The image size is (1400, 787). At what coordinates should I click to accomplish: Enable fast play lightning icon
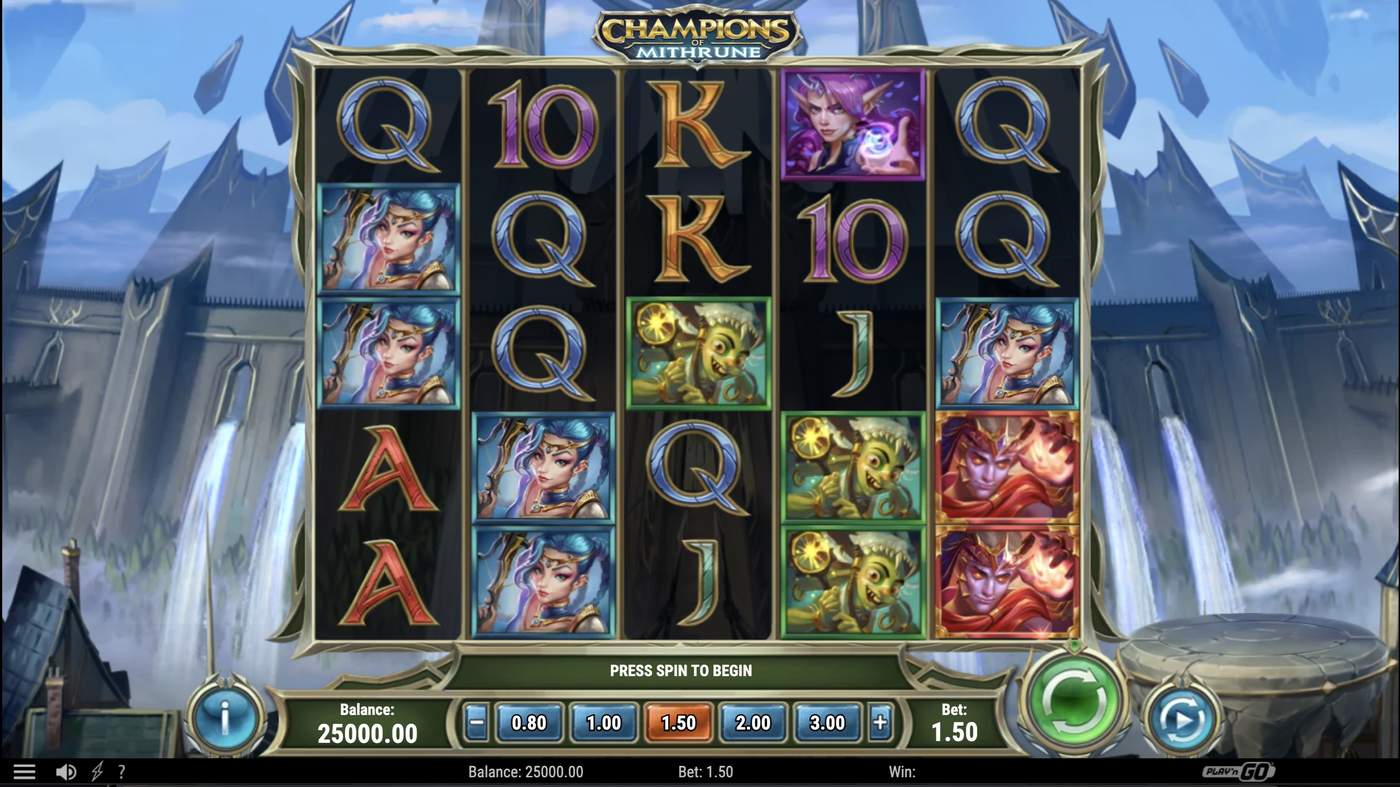[96, 770]
